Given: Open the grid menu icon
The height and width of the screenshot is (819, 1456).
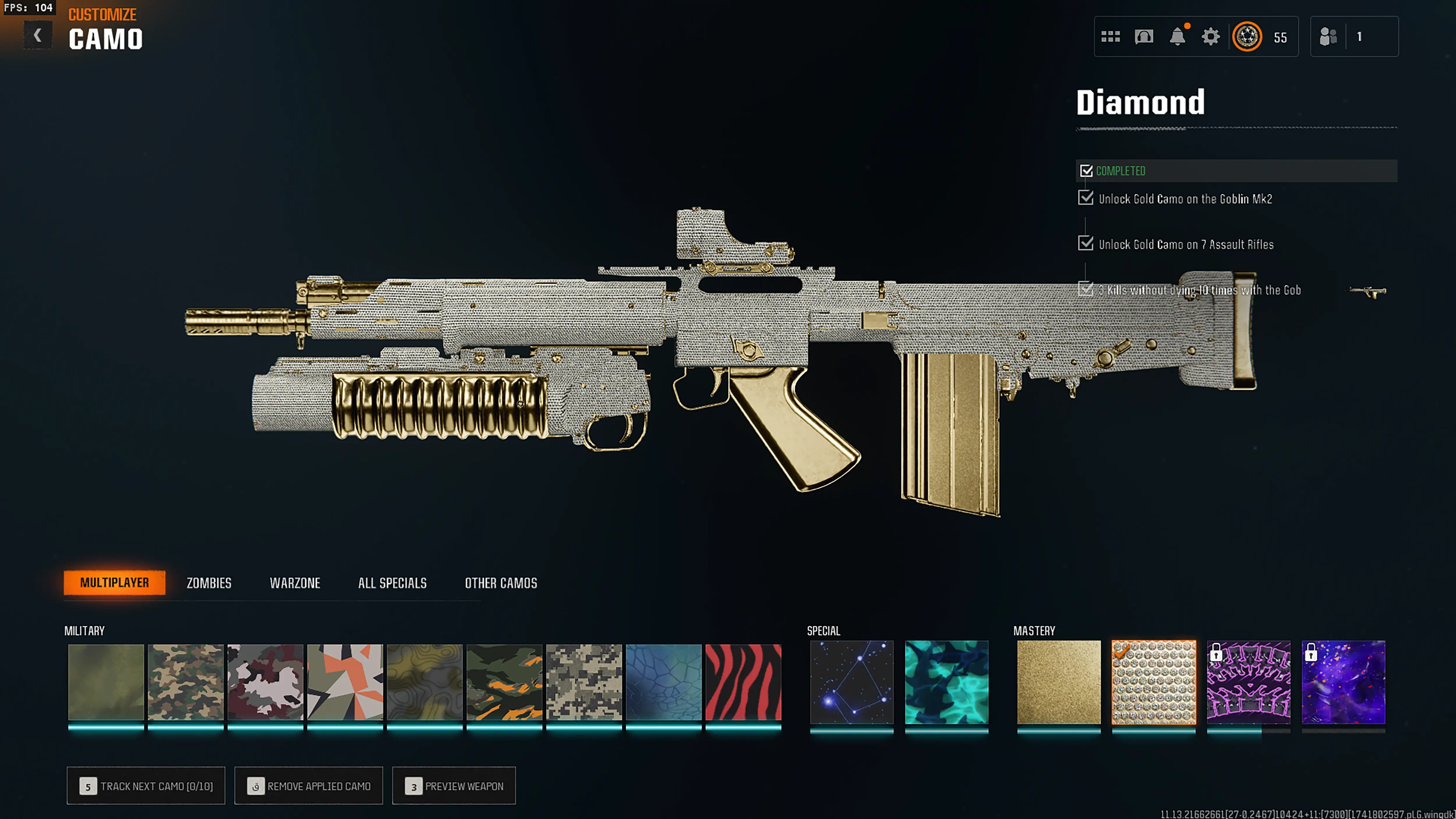Looking at the screenshot, I should 1110,37.
